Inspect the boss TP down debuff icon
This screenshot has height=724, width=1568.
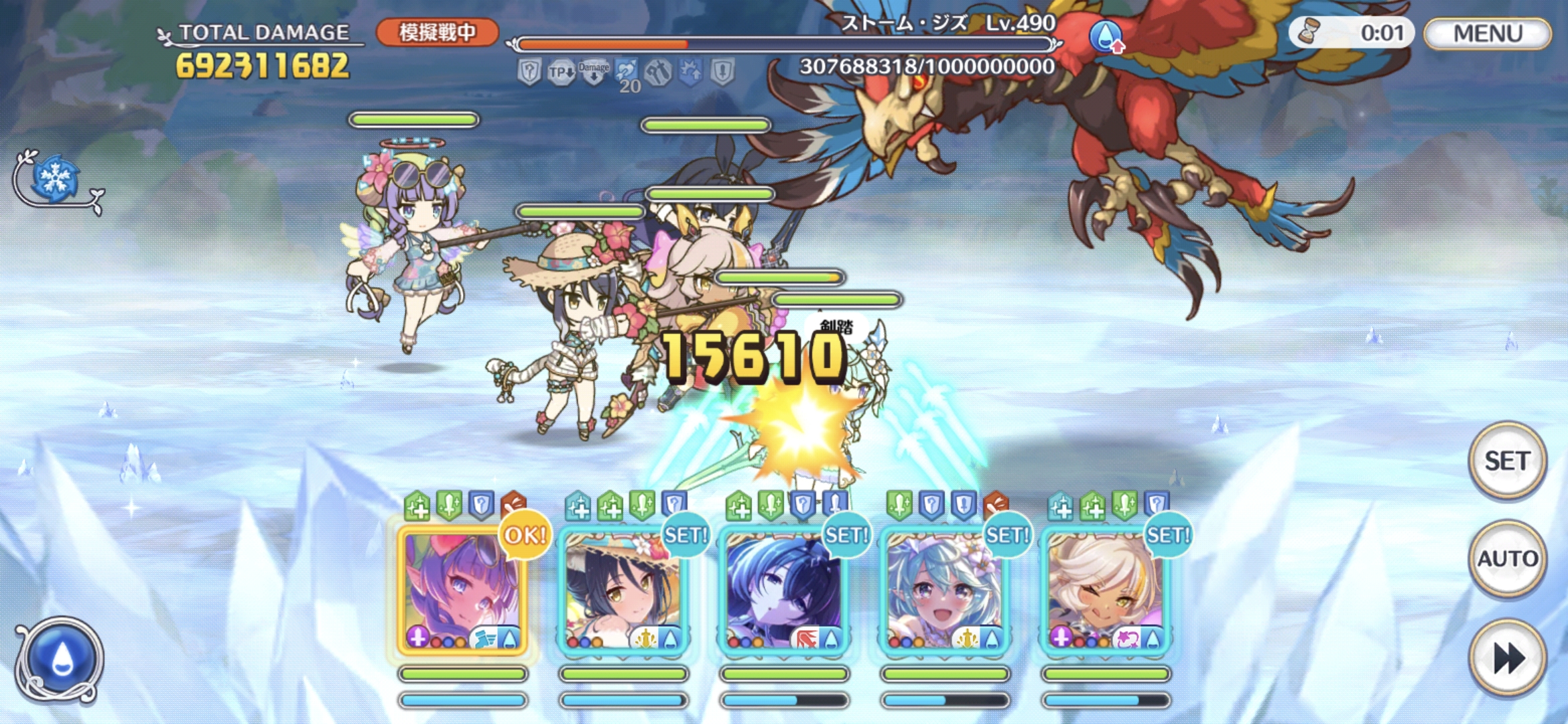point(561,72)
